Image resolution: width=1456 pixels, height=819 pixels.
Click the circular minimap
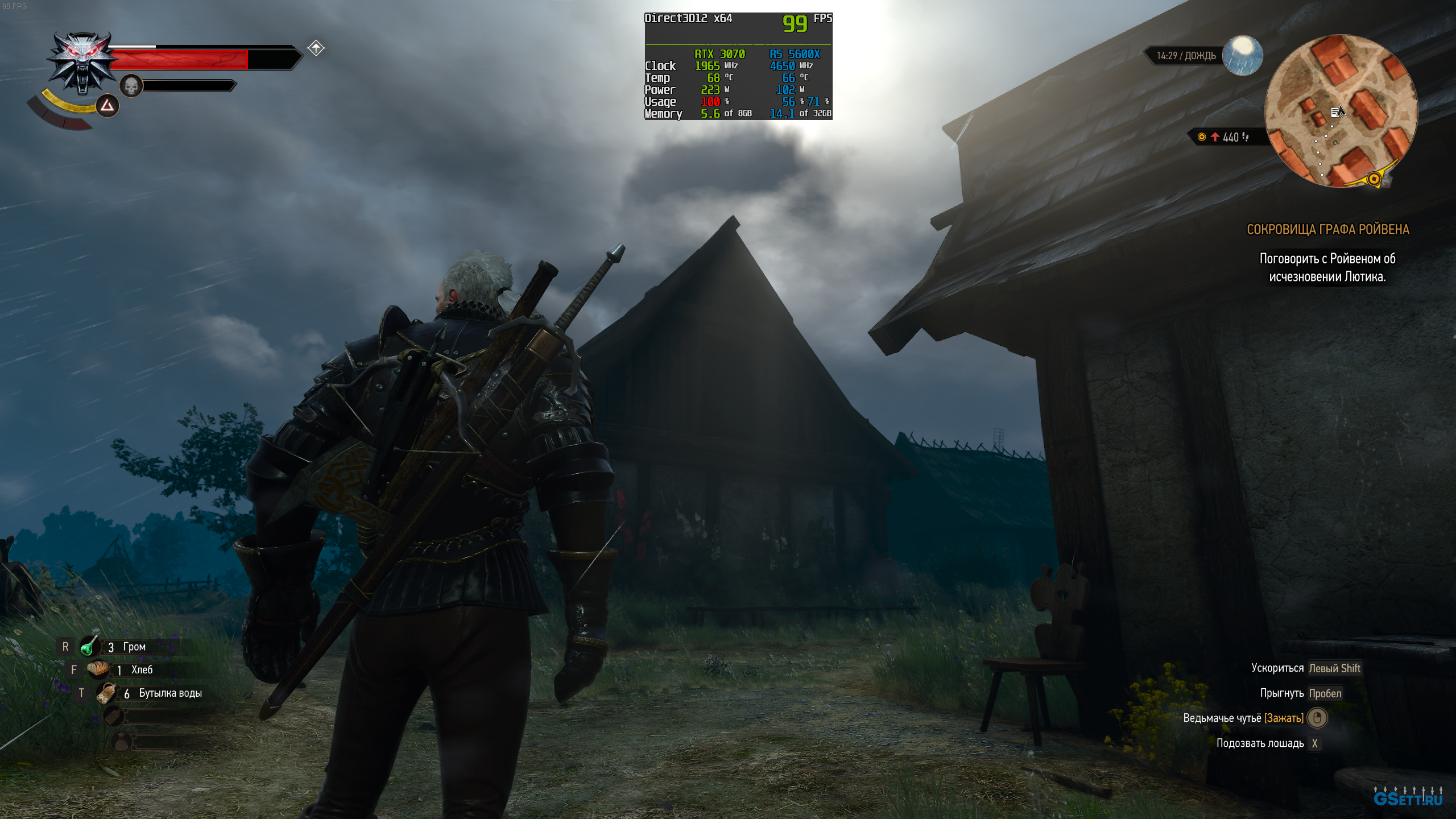[1341, 111]
